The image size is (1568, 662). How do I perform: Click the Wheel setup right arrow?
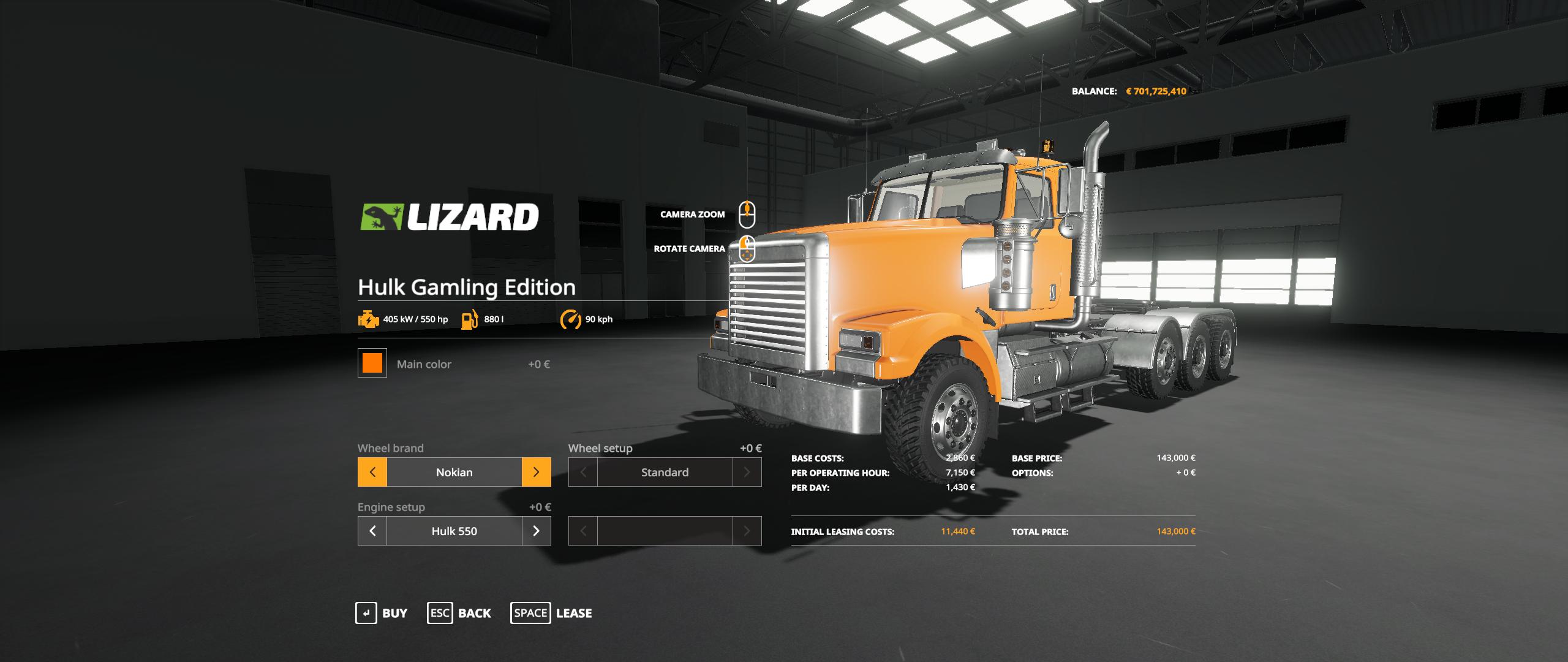click(x=747, y=472)
